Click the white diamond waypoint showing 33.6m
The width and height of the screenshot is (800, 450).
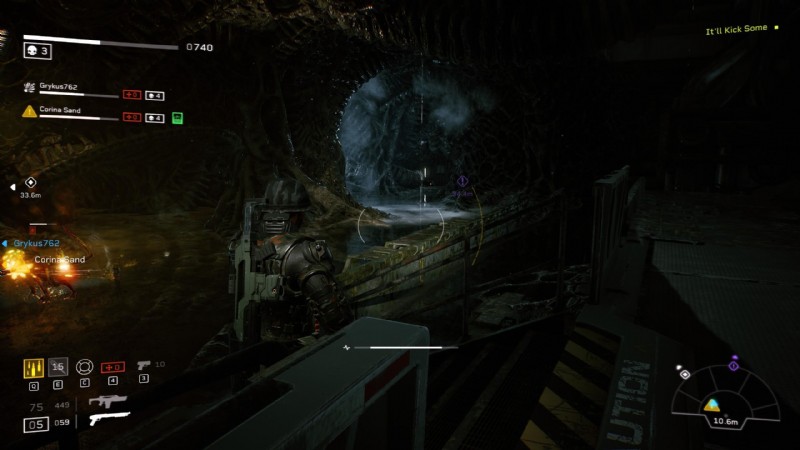(30, 183)
